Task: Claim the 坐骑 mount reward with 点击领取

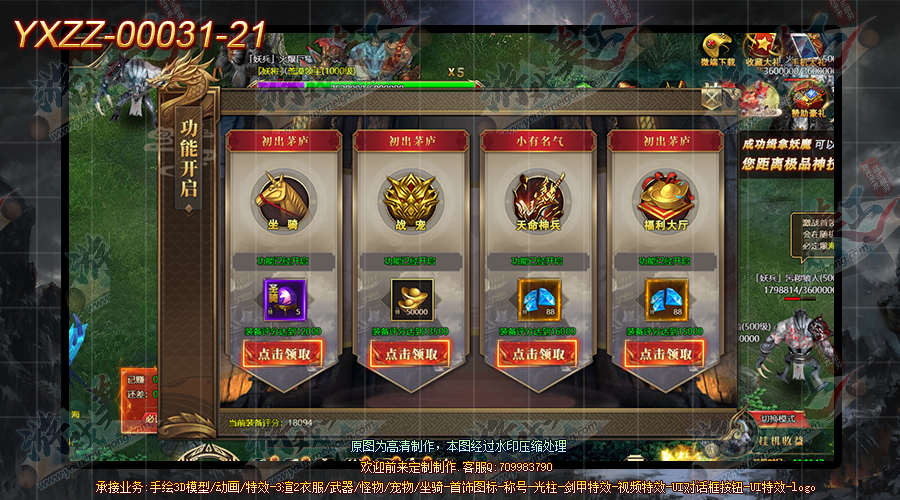Action: coord(283,353)
